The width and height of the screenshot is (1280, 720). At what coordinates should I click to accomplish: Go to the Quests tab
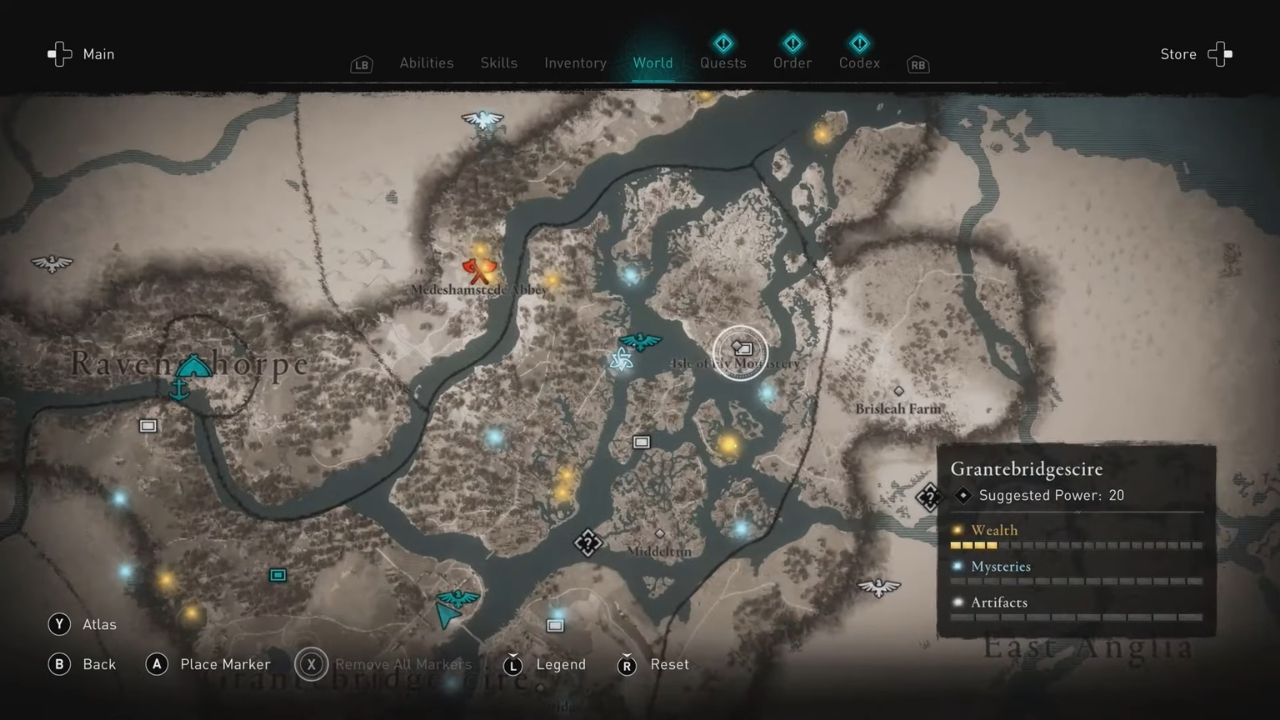point(722,62)
